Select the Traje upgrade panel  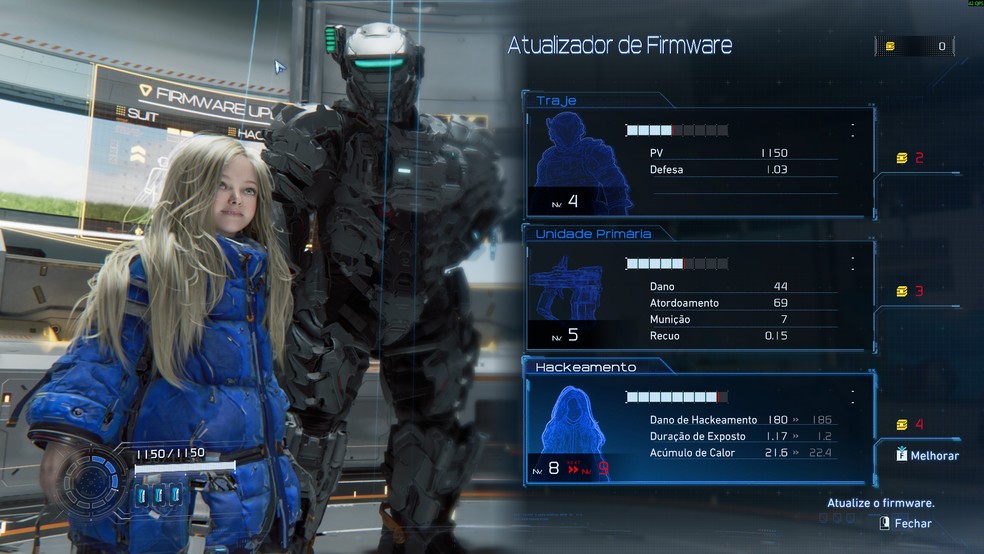click(698, 160)
